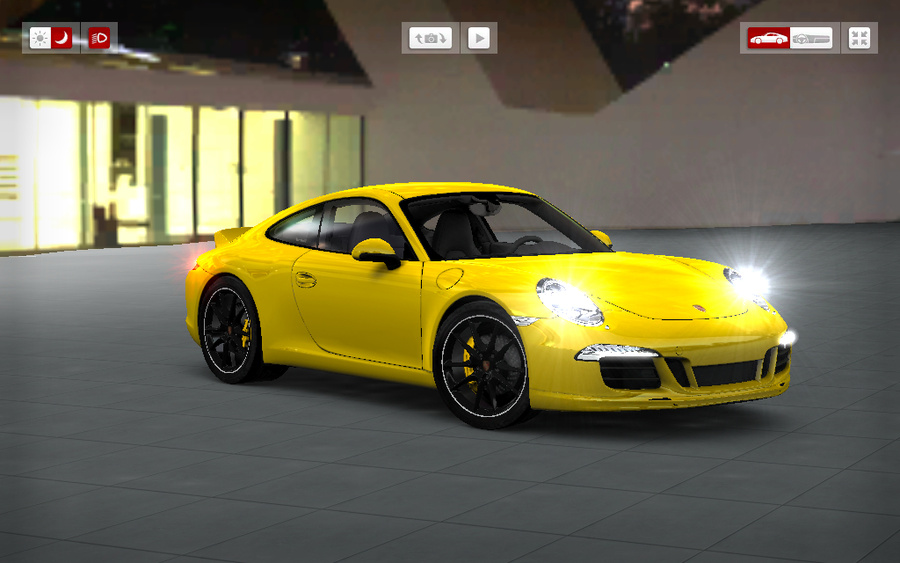This screenshot has width=900, height=563.
Task: Select the exterior car view
Action: tap(769, 38)
